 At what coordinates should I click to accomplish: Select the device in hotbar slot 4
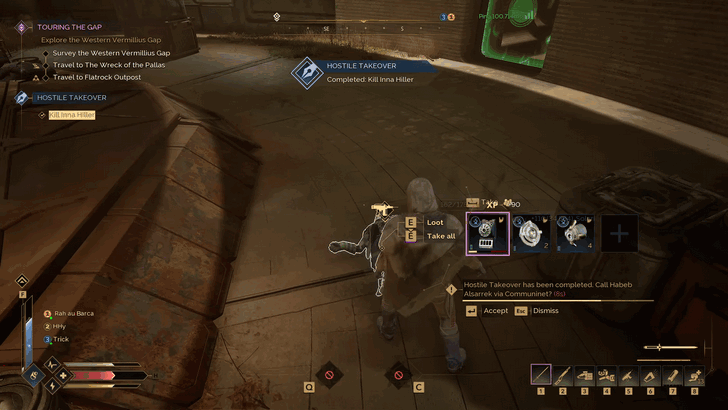click(608, 374)
